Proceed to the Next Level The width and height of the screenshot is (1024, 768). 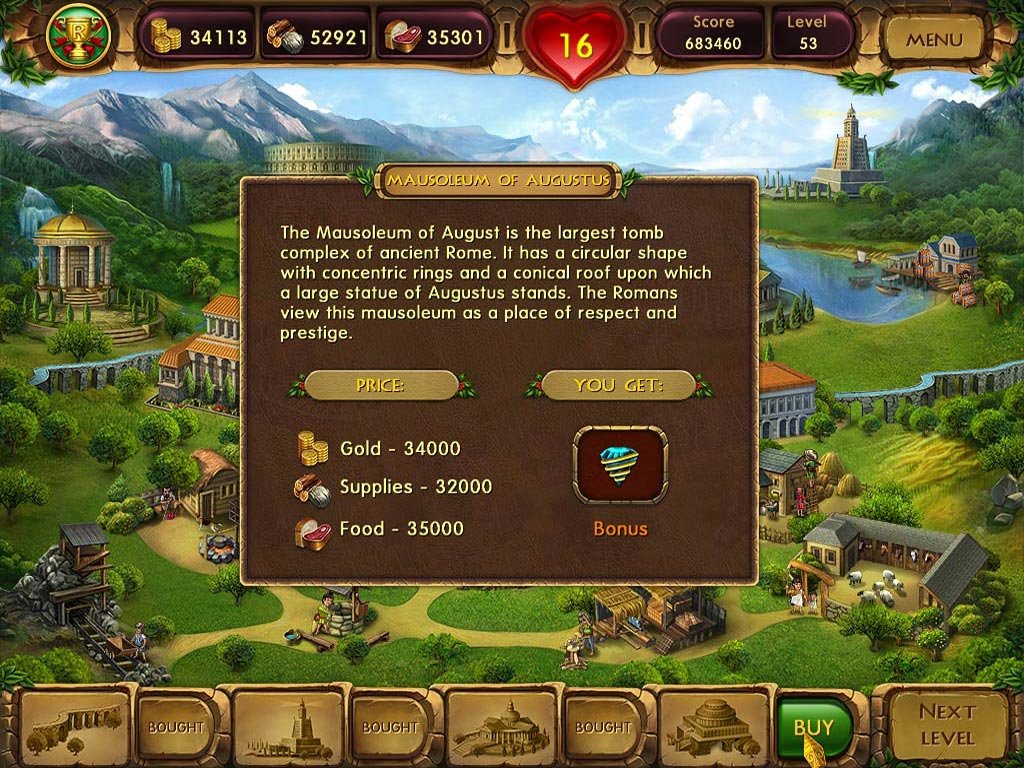click(x=947, y=725)
